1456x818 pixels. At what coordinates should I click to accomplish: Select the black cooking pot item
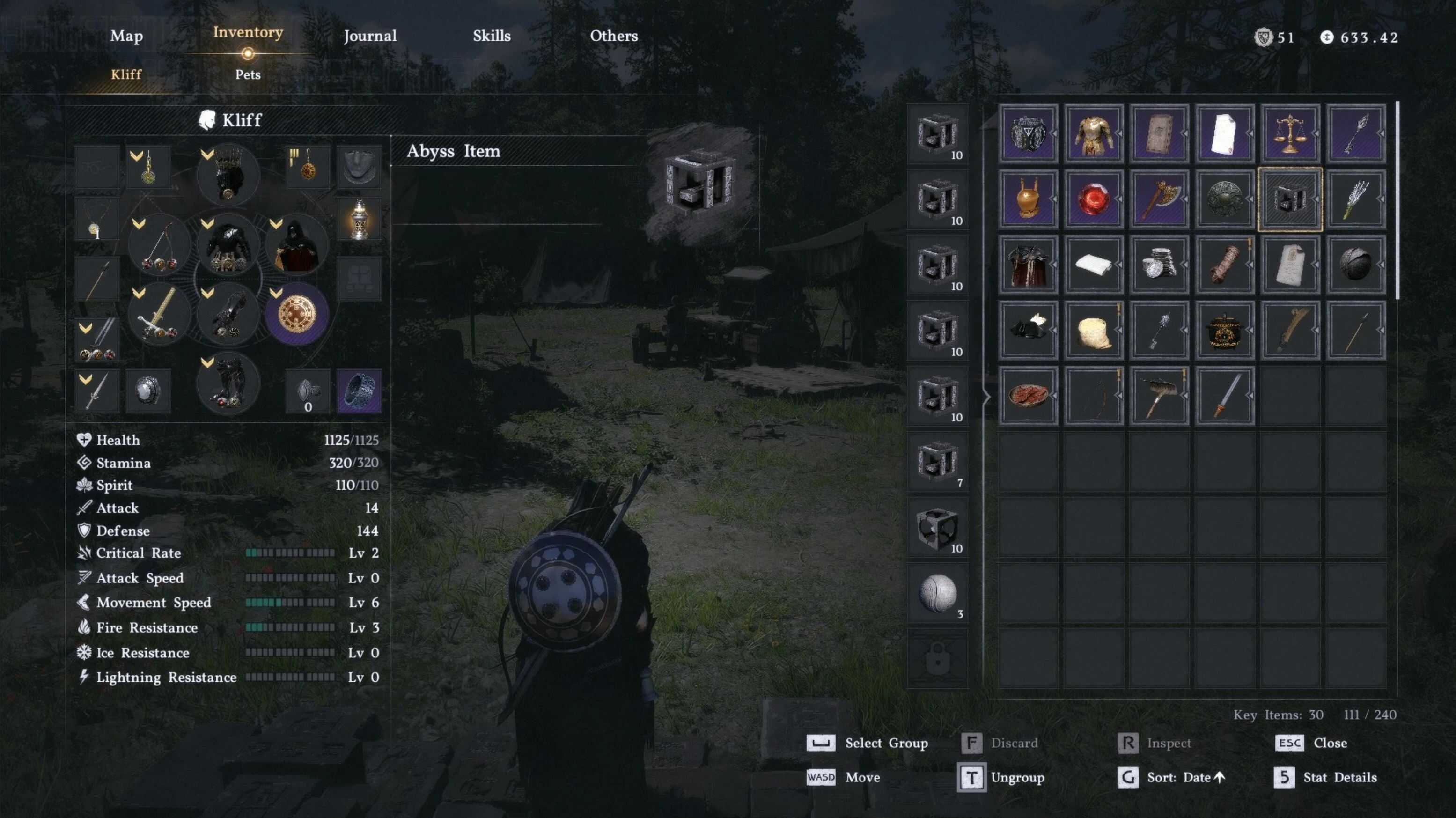click(1224, 330)
